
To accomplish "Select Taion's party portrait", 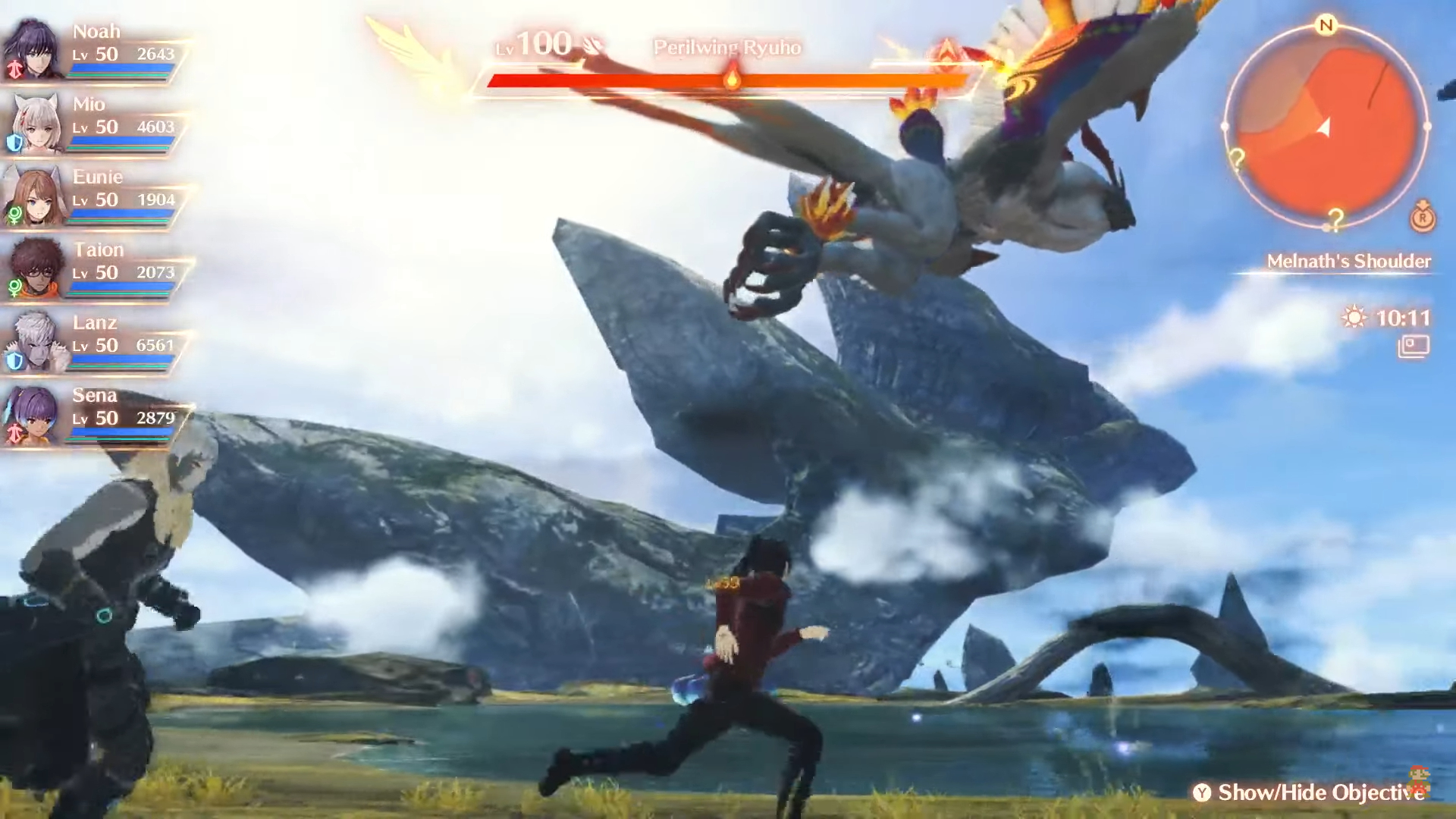I will pos(34,268).
